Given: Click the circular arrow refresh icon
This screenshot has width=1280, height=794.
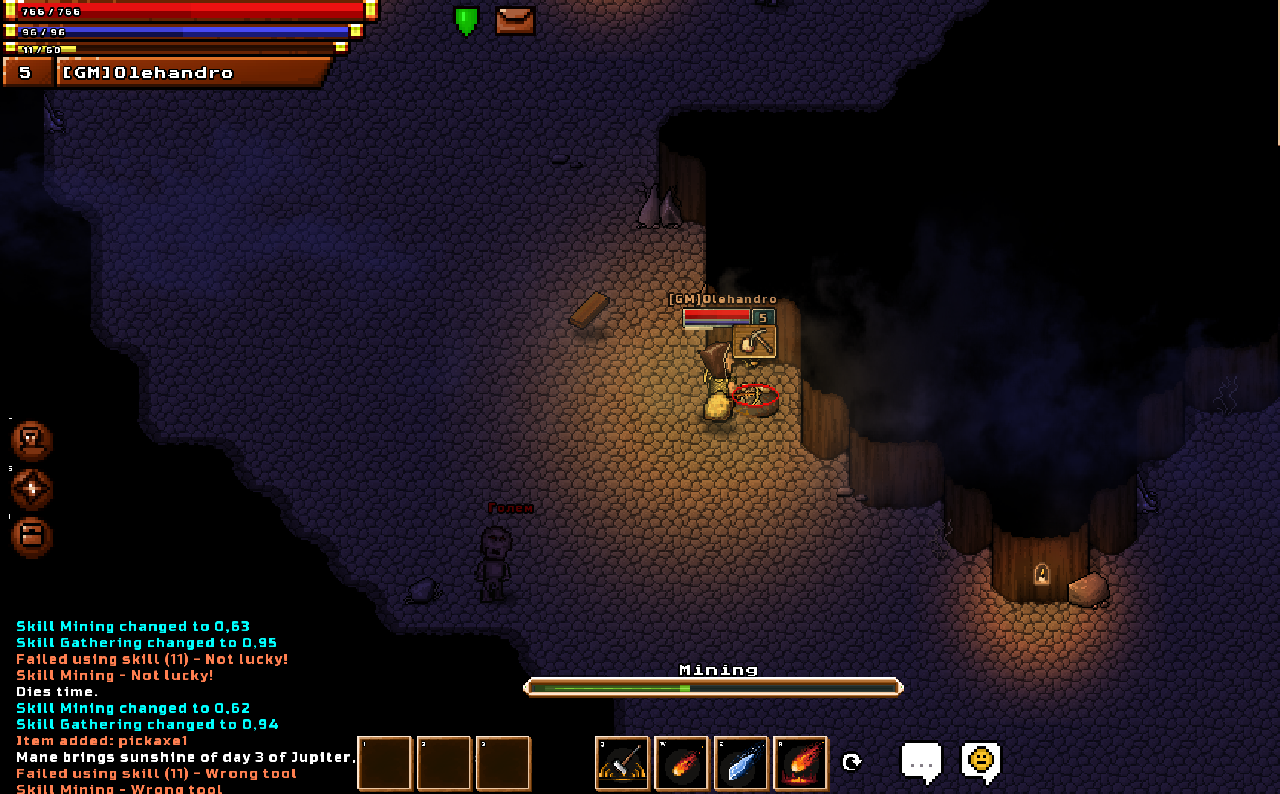Looking at the screenshot, I should tap(852, 762).
